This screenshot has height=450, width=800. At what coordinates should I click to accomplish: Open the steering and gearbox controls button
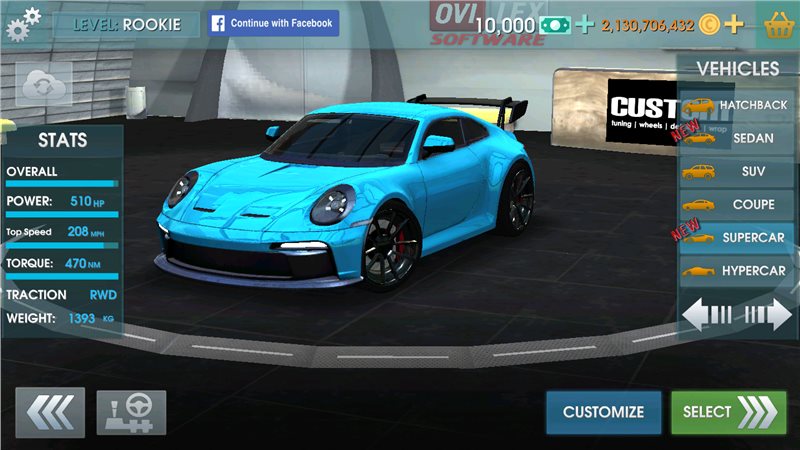[131, 412]
